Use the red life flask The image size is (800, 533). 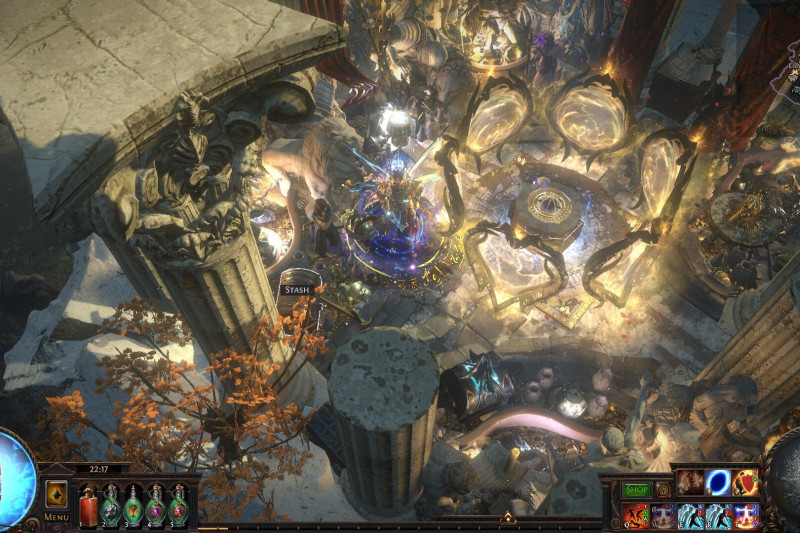pos(88,506)
